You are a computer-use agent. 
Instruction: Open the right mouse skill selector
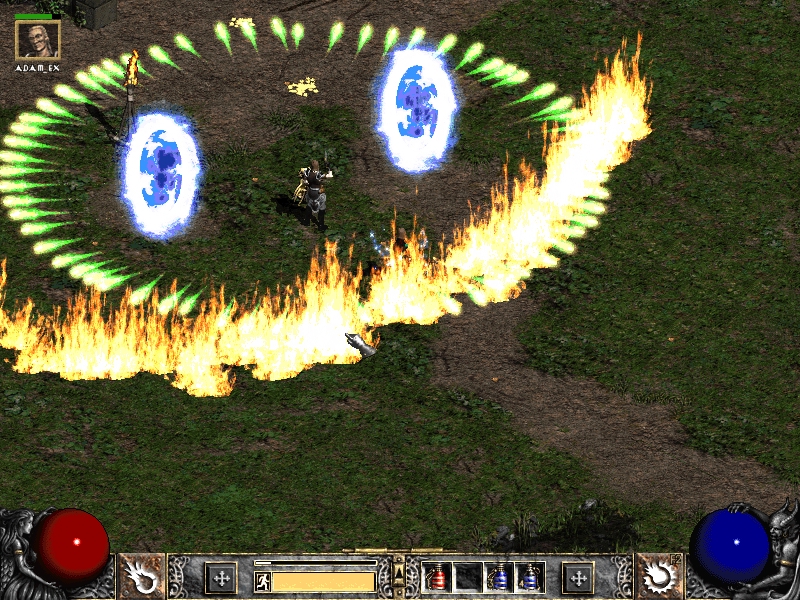coord(659,577)
